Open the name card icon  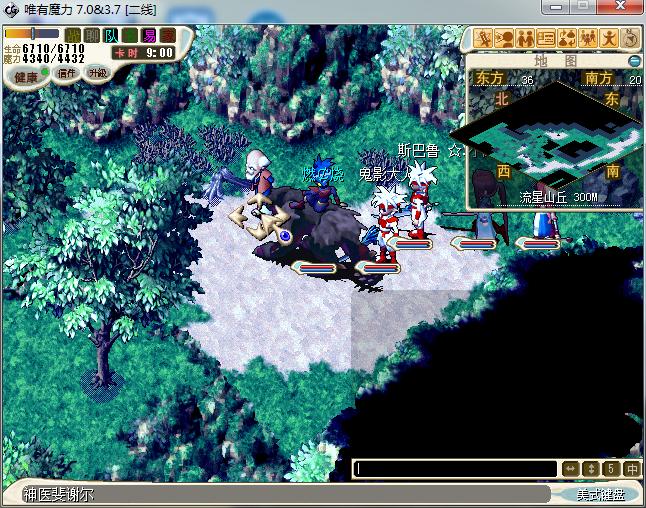pyautogui.click(x=546, y=38)
